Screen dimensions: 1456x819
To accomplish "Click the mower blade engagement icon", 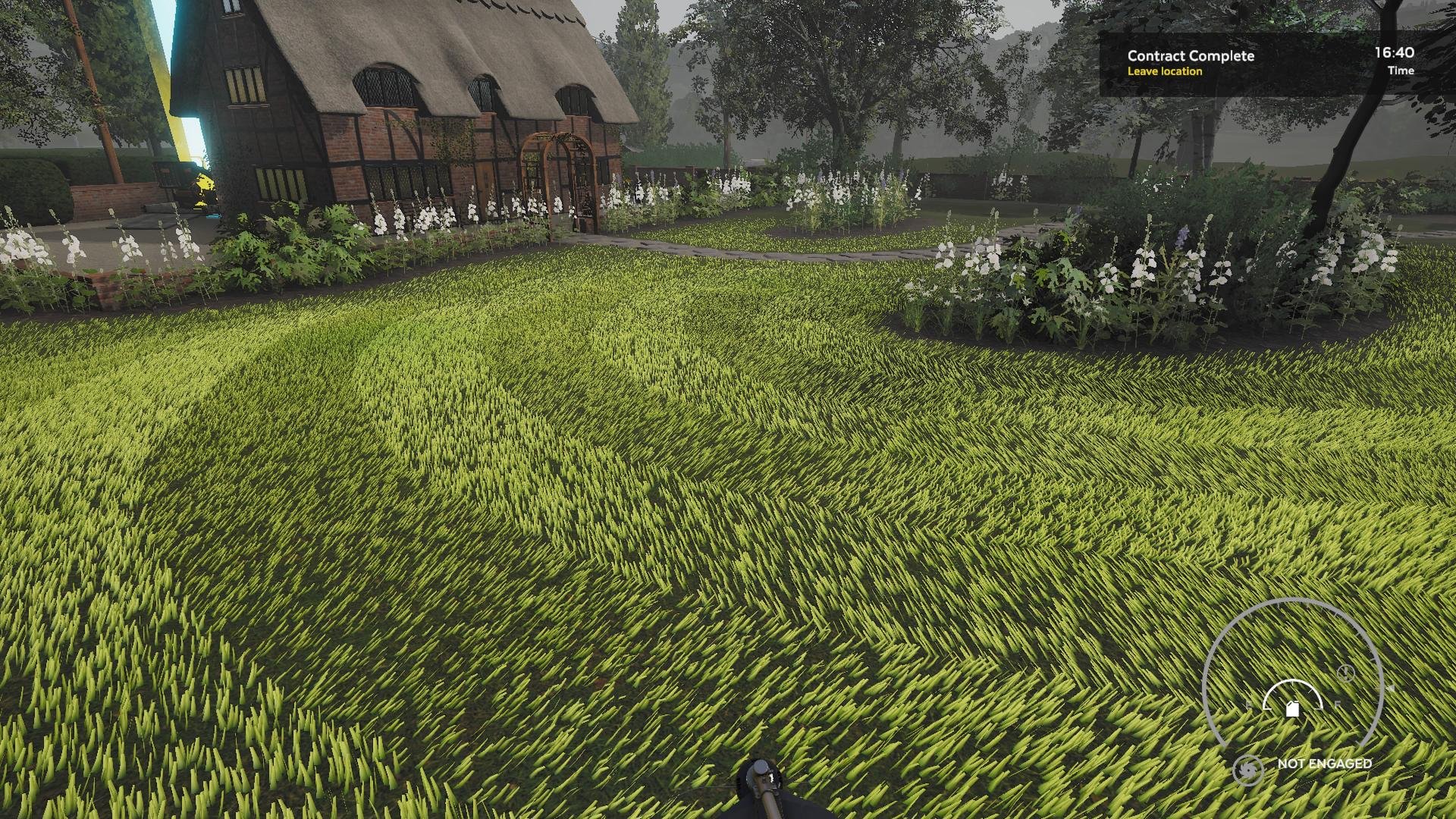I will (1247, 770).
